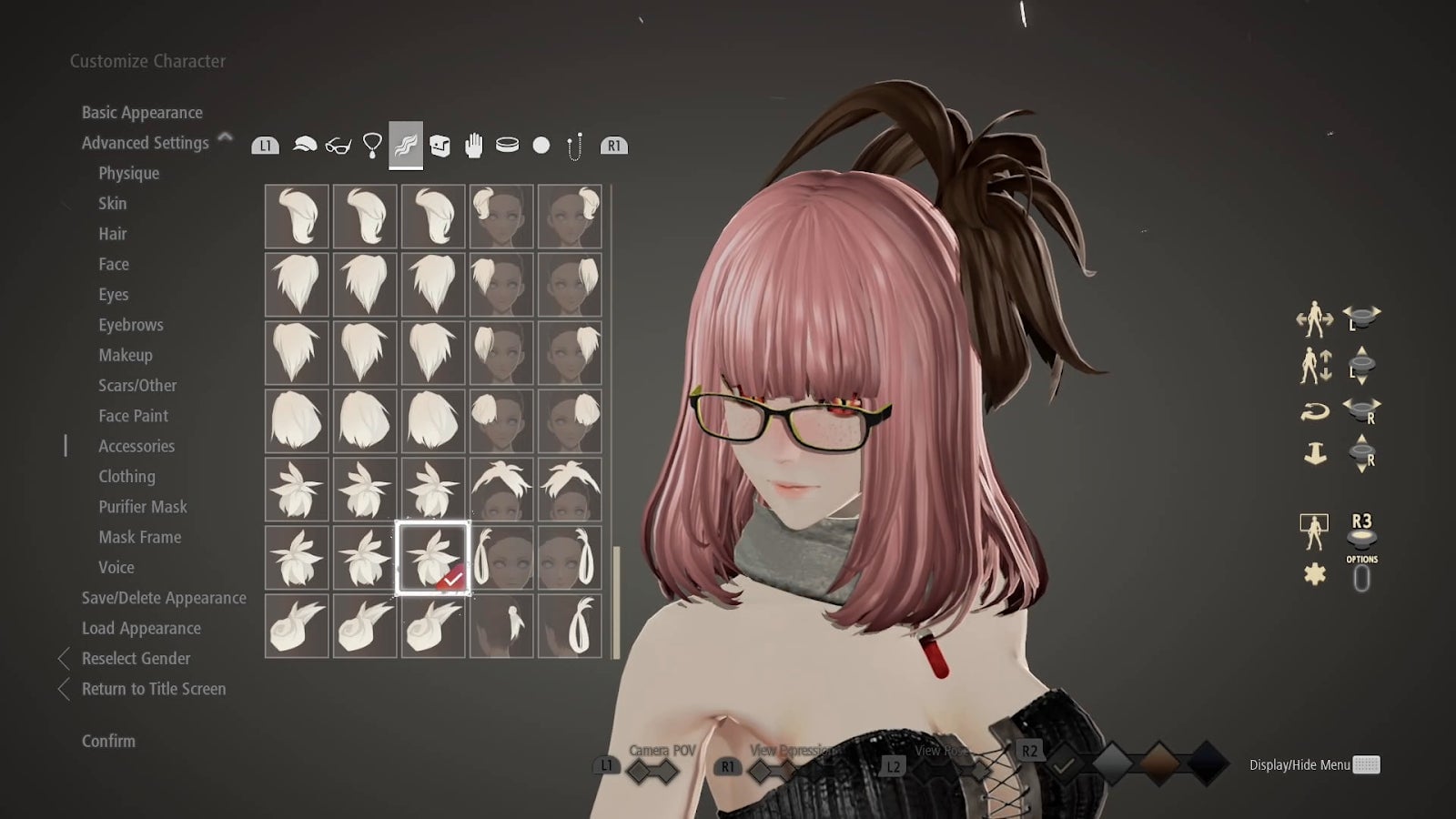Switch to the Hair settings menu
This screenshot has height=819, width=1456.
113,234
